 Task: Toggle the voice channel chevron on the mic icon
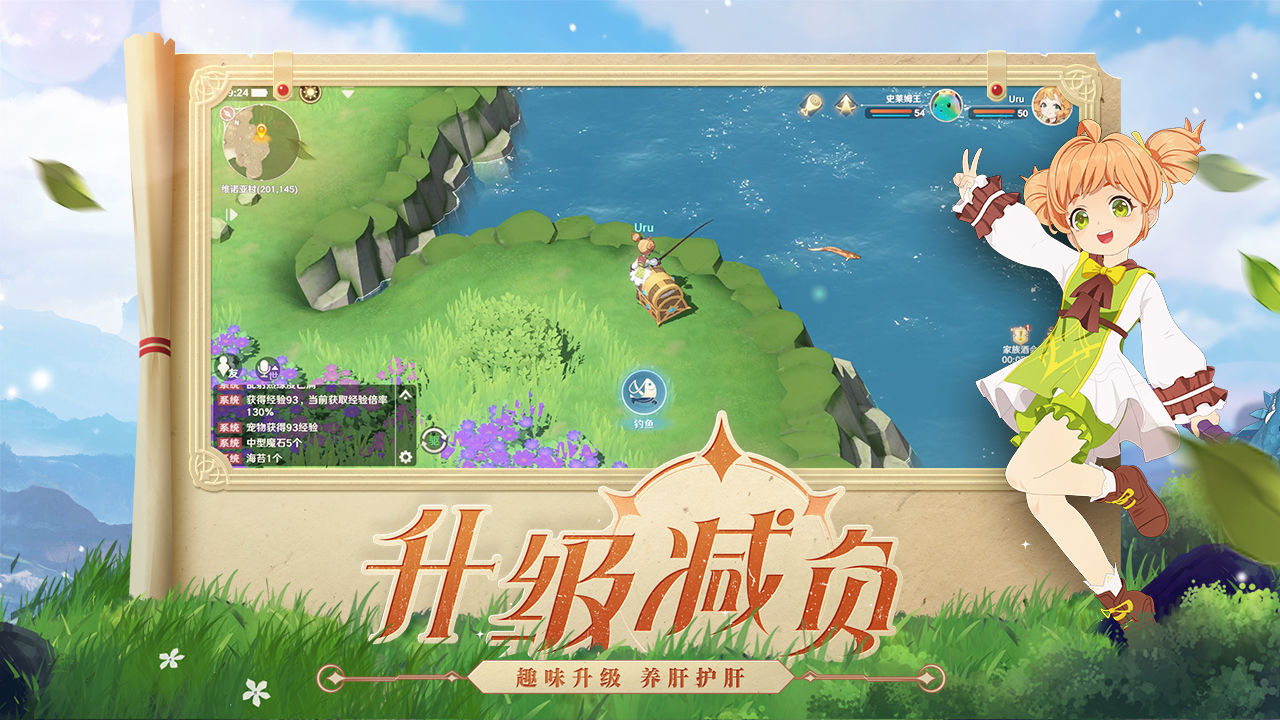click(x=276, y=367)
